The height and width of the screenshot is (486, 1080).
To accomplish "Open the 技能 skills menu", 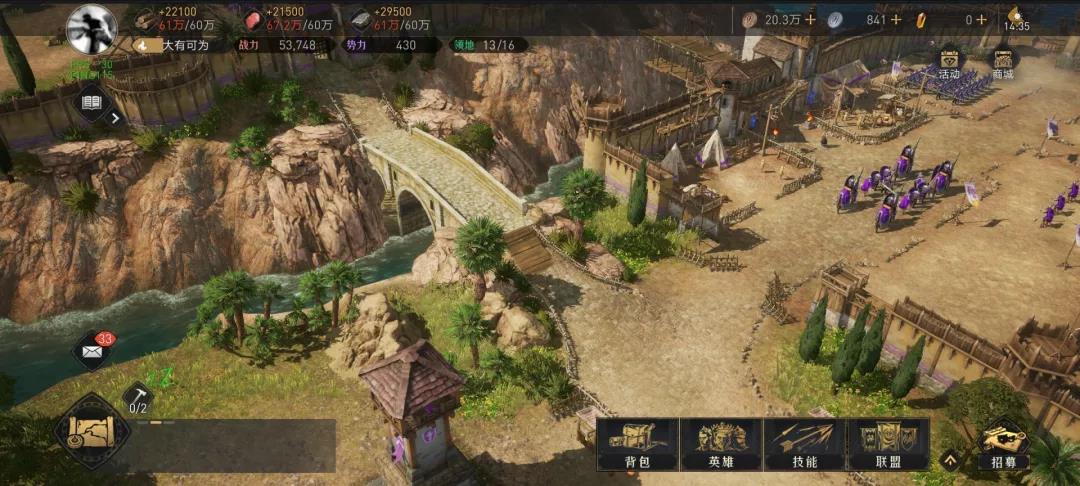I will [x=804, y=443].
